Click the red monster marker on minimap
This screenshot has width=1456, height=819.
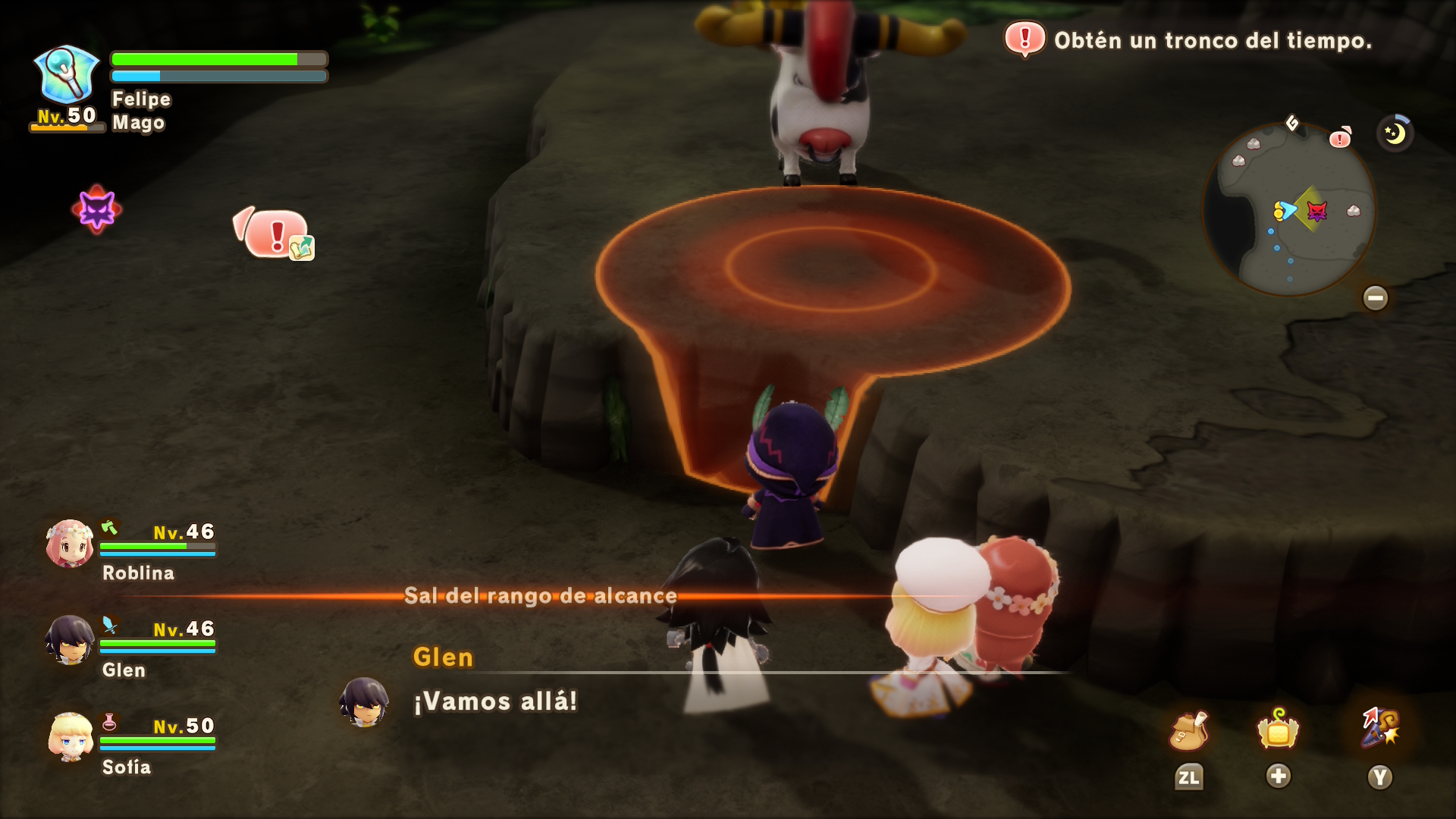click(1317, 211)
